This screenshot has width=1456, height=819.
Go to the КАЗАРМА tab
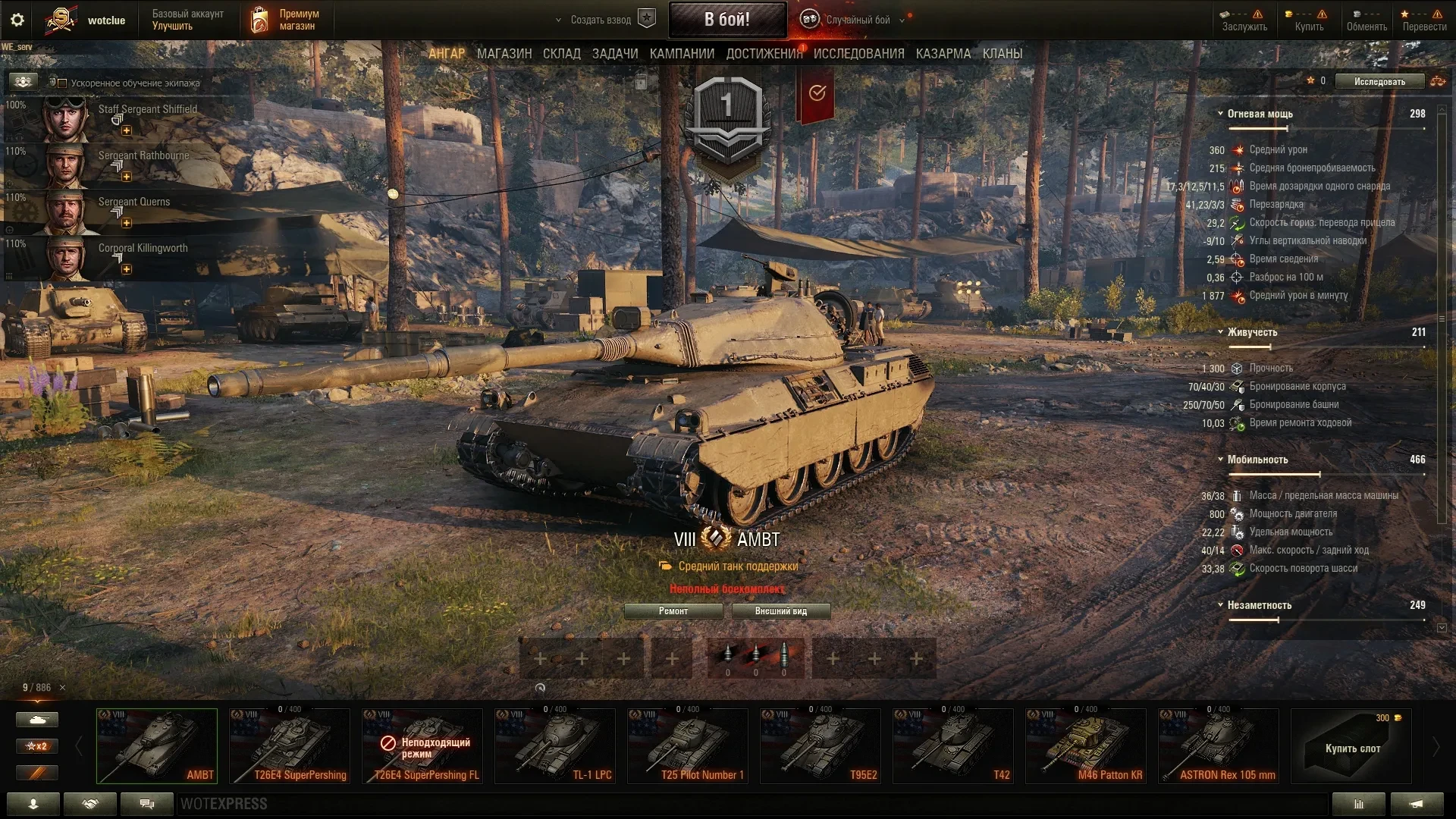pyautogui.click(x=943, y=54)
